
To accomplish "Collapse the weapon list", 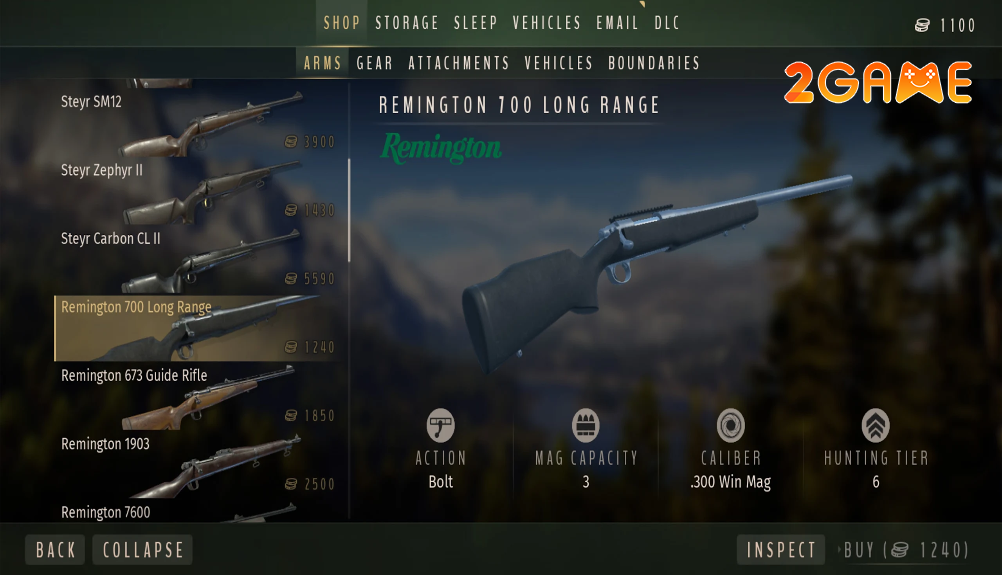I will (x=143, y=550).
